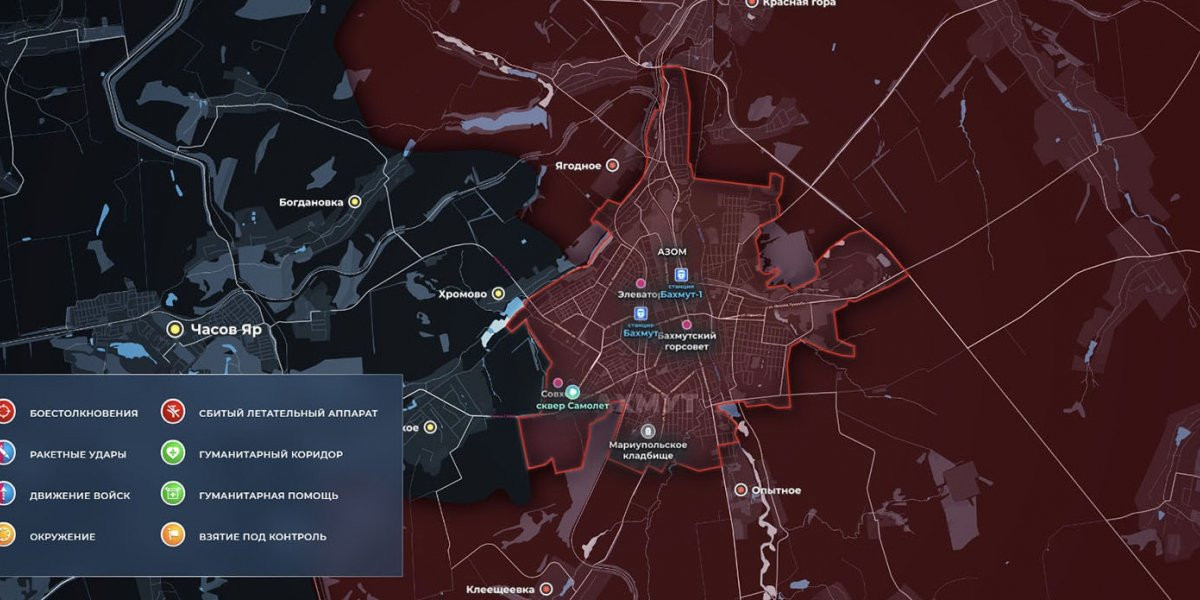Choose the Элеватор map marker
The width and height of the screenshot is (1200, 600).
tap(641, 284)
